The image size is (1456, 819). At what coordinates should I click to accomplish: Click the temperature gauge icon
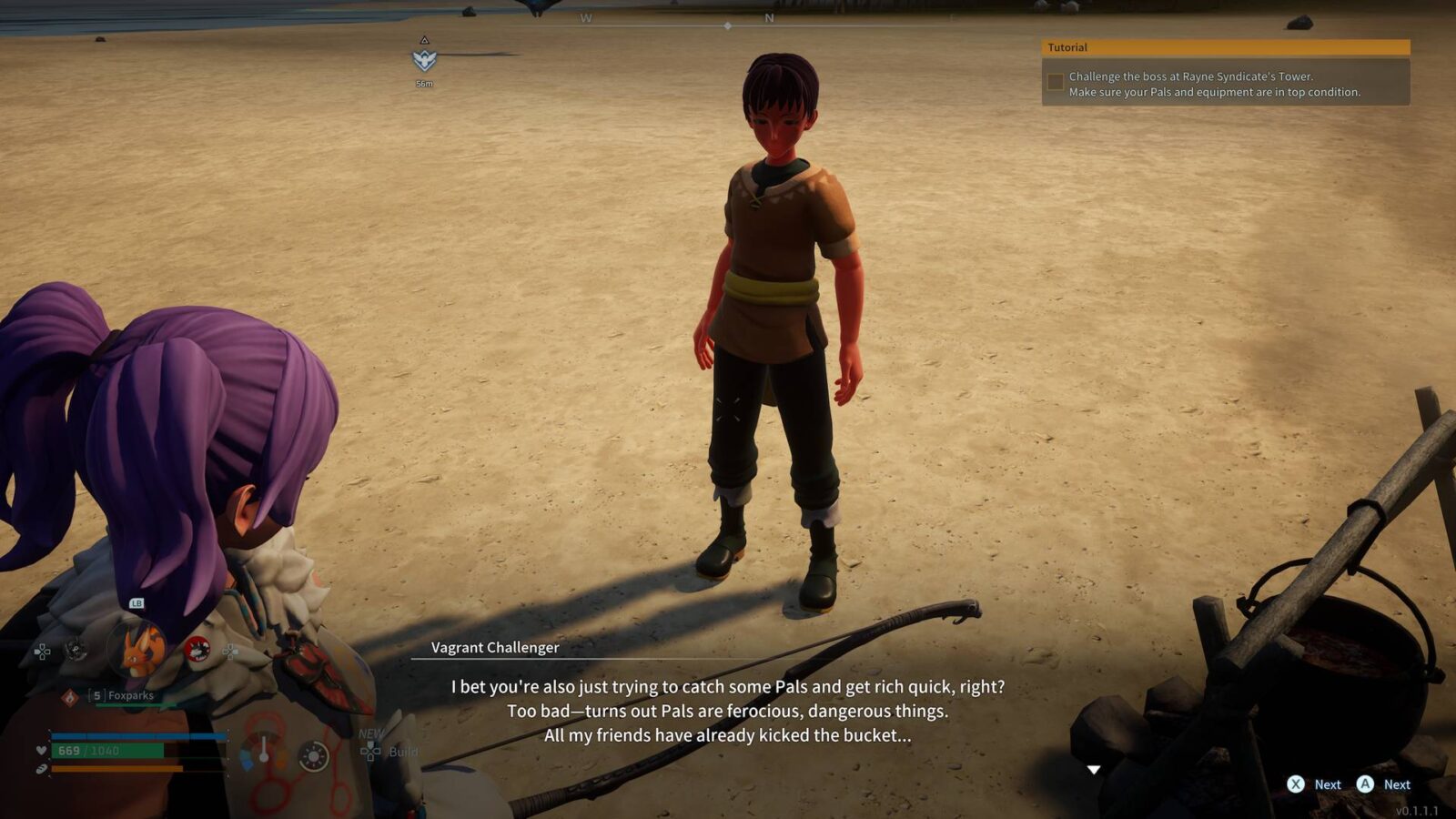[x=264, y=752]
